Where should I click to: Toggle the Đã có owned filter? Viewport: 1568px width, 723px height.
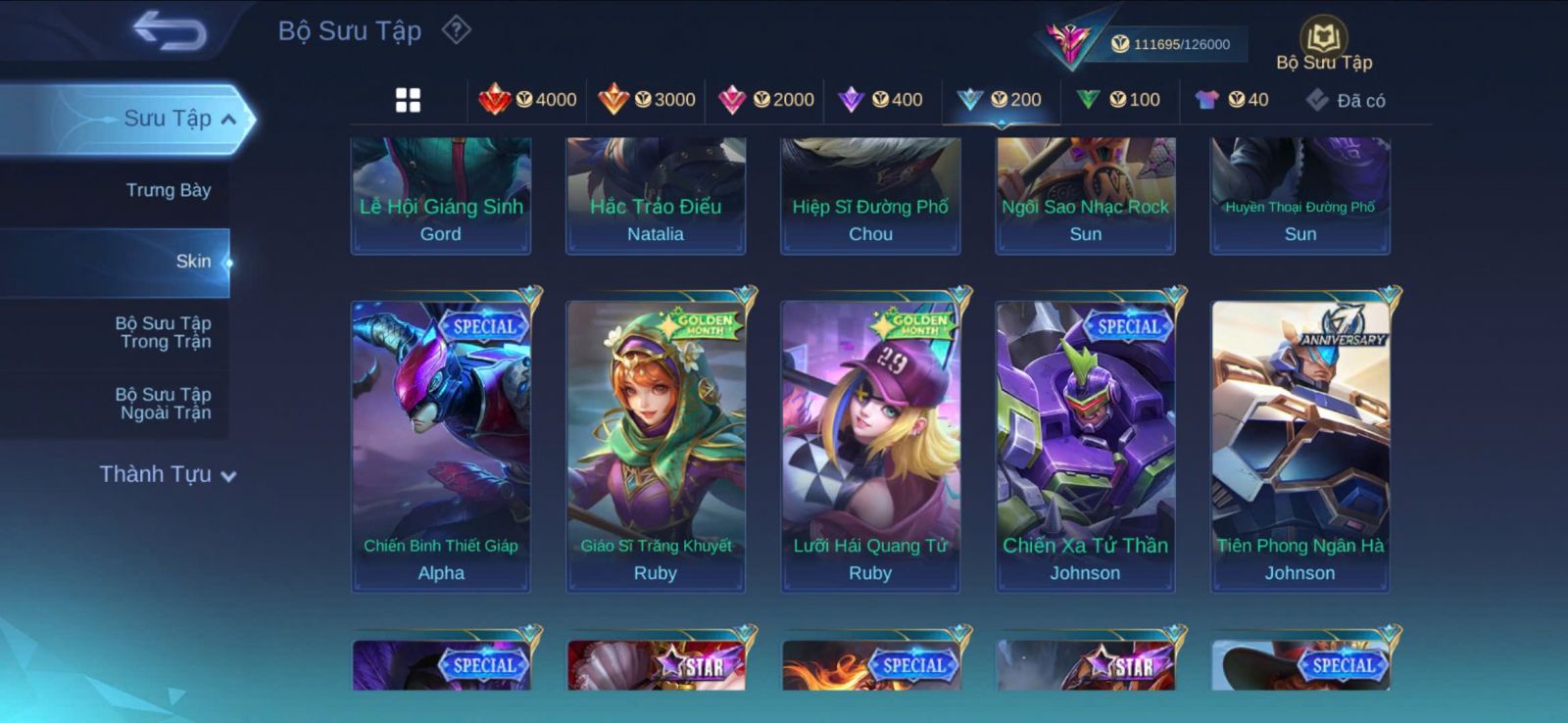coord(1346,100)
